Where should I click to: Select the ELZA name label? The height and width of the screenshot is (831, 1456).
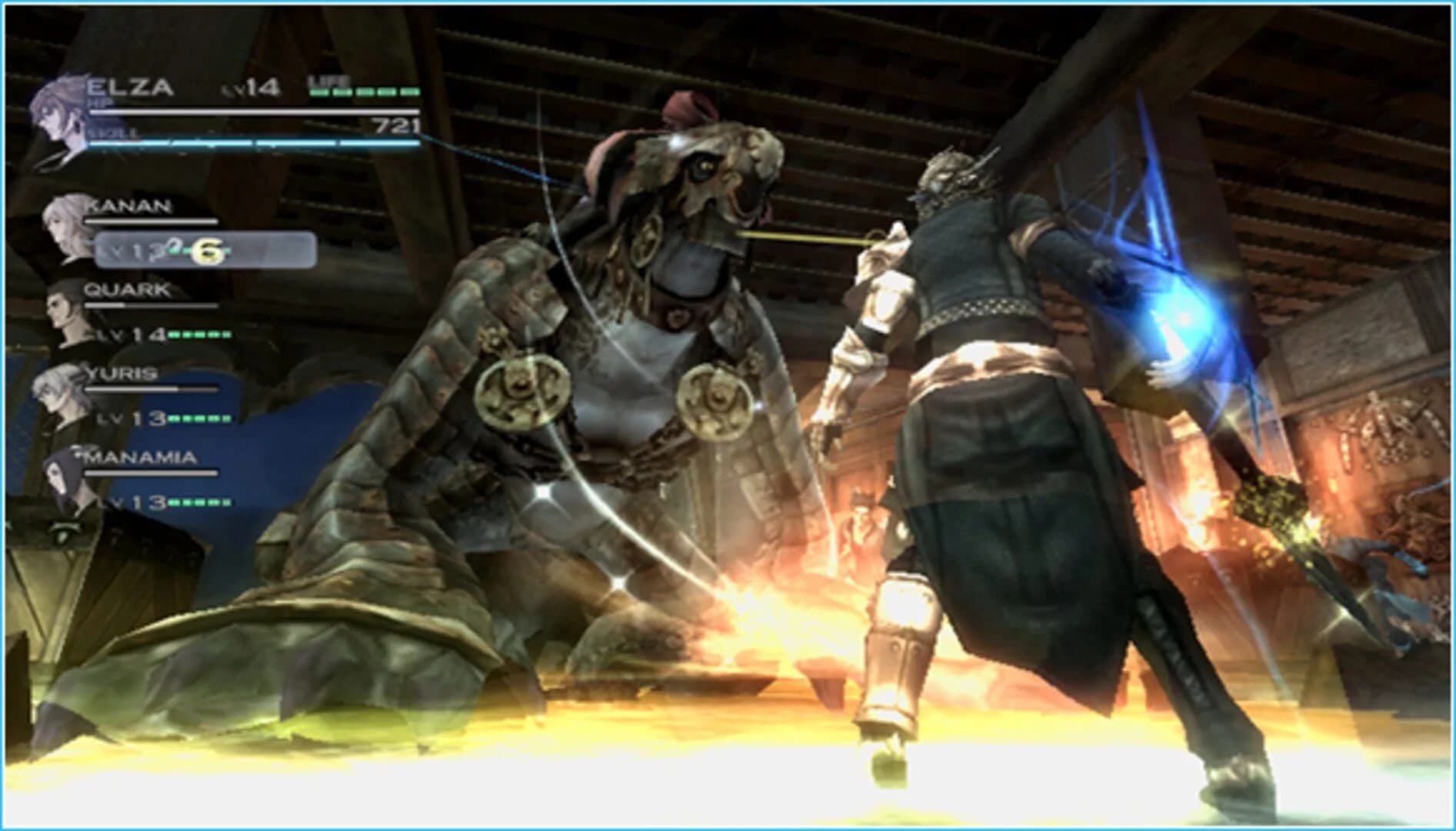pos(131,87)
